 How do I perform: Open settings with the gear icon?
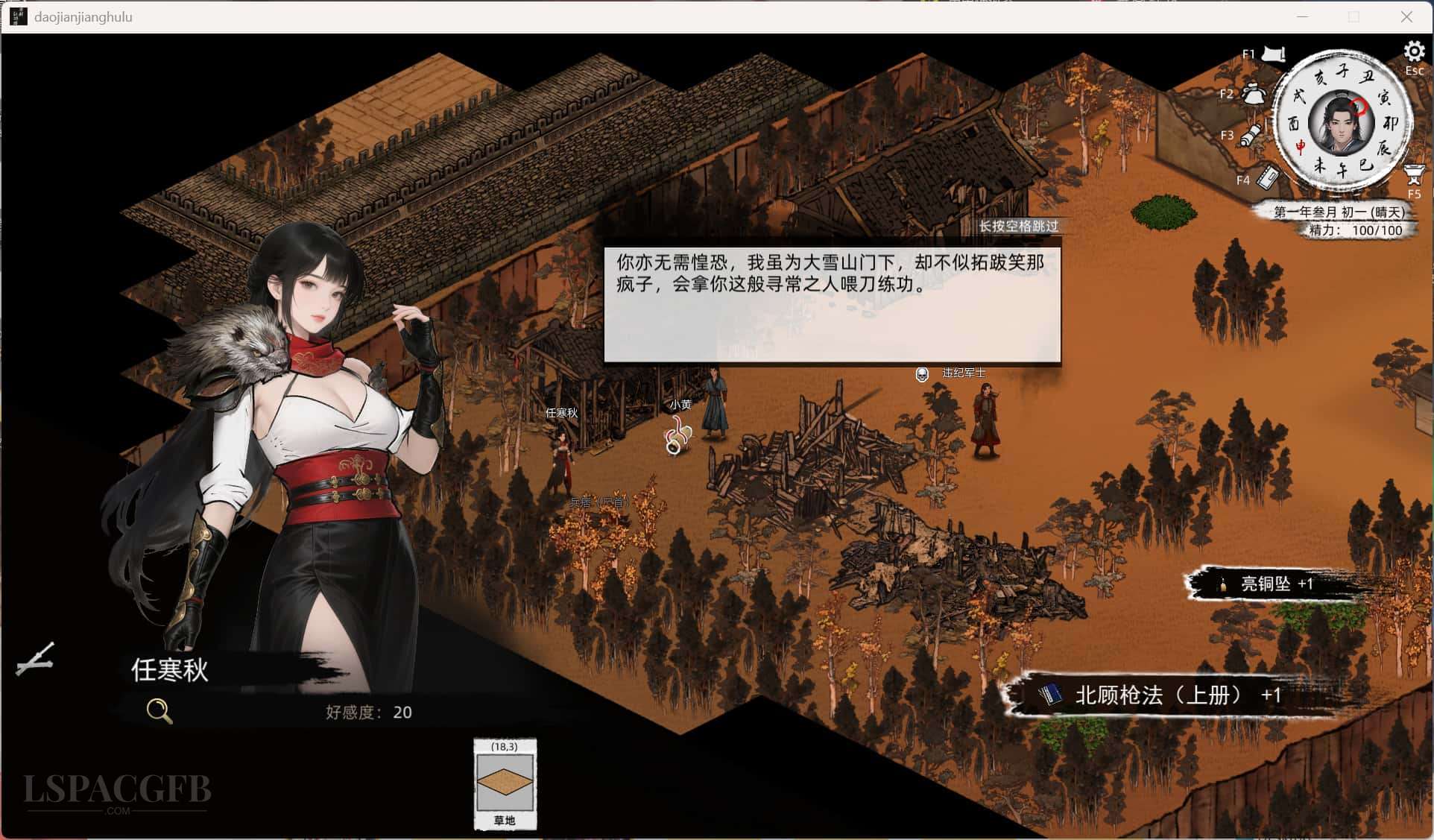[x=1413, y=51]
